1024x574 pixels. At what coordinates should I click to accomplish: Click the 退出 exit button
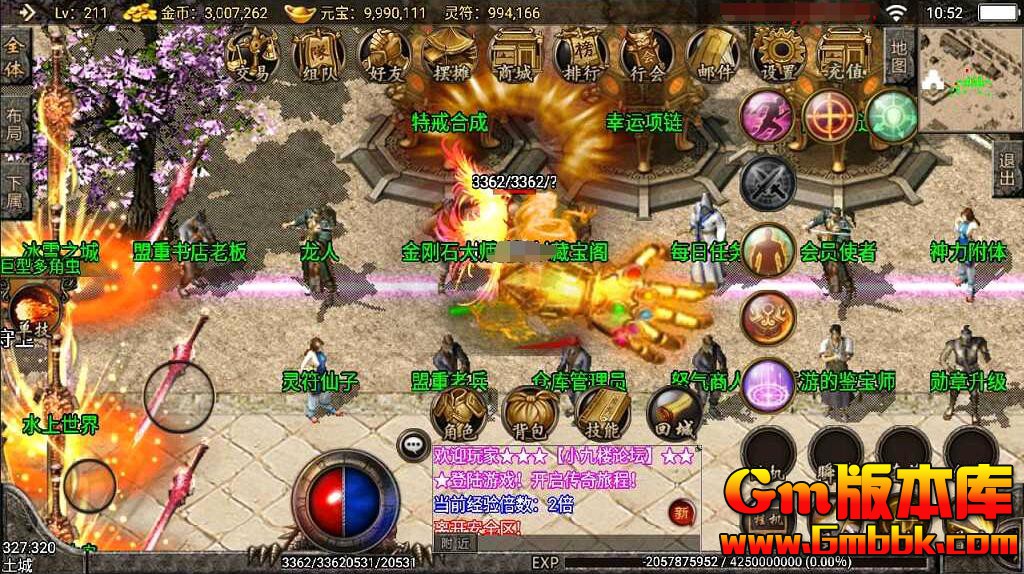(x=1008, y=170)
